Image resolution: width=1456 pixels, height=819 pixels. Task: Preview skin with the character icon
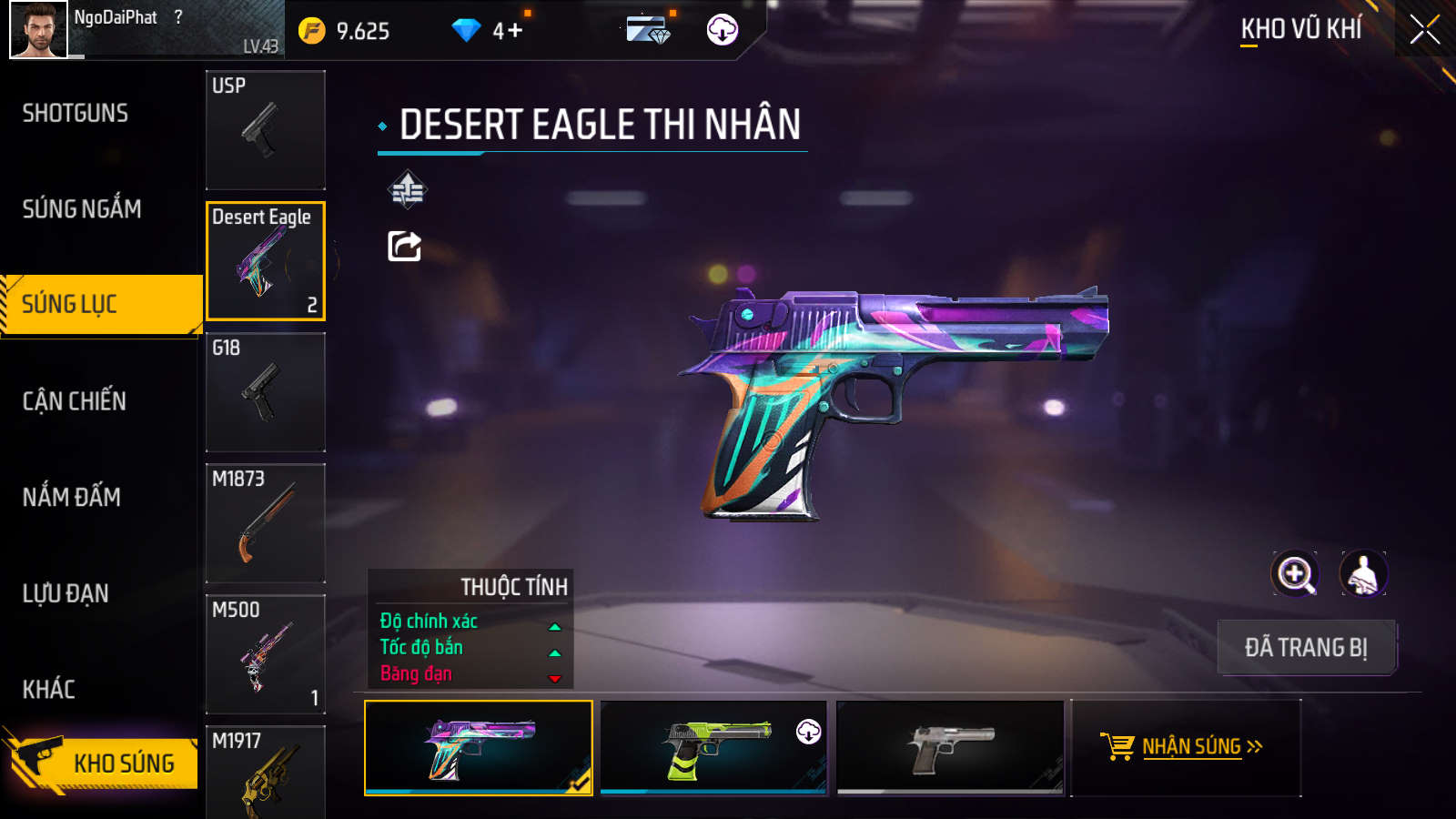point(1363,574)
